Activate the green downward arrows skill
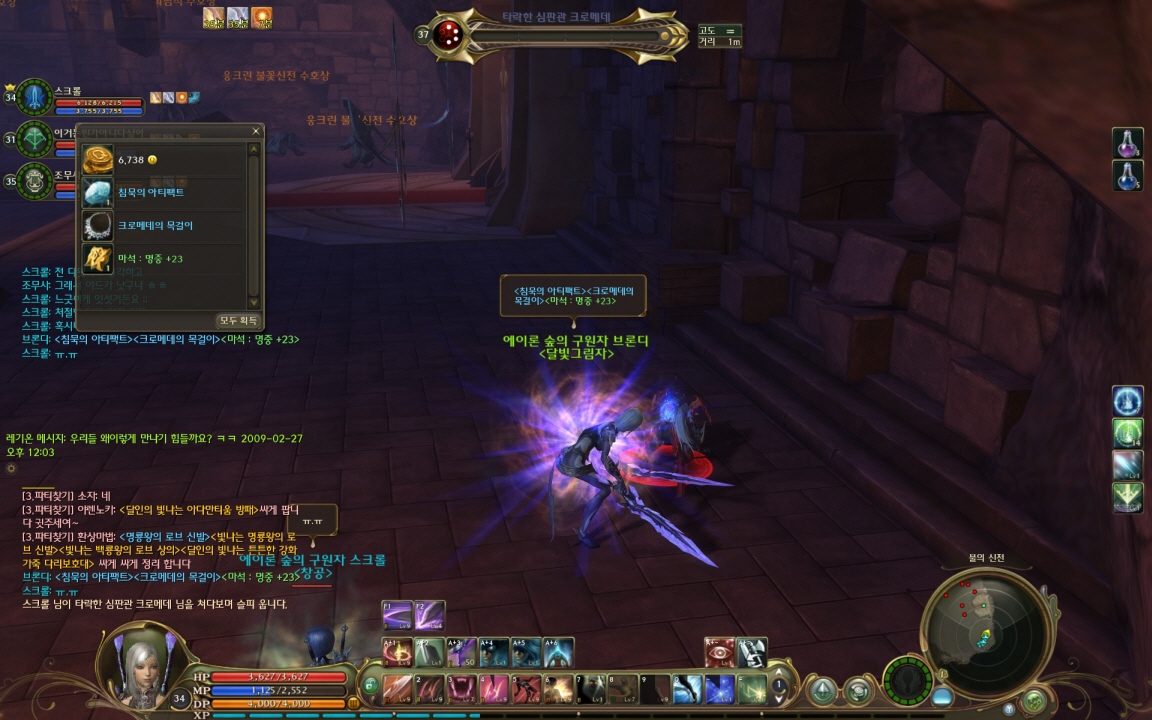The image size is (1152, 720). (1128, 497)
